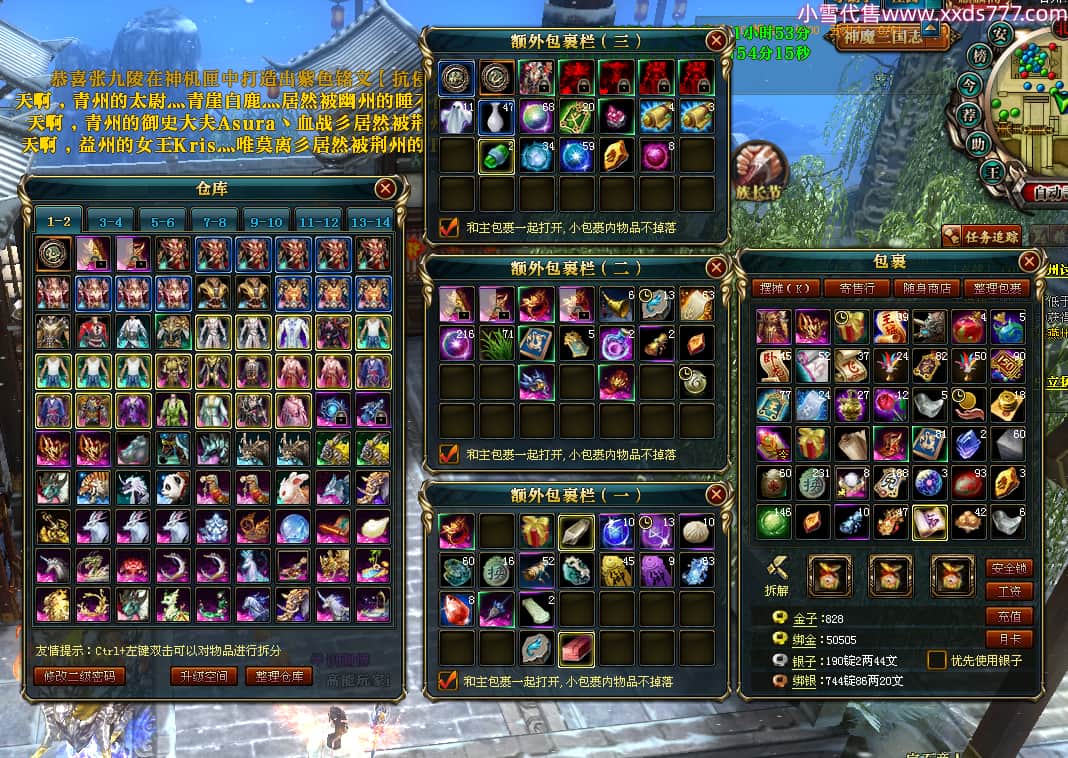This screenshot has width=1068, height=758.
Task: Tidy the bag with 整理包裹
Action: 996,288
